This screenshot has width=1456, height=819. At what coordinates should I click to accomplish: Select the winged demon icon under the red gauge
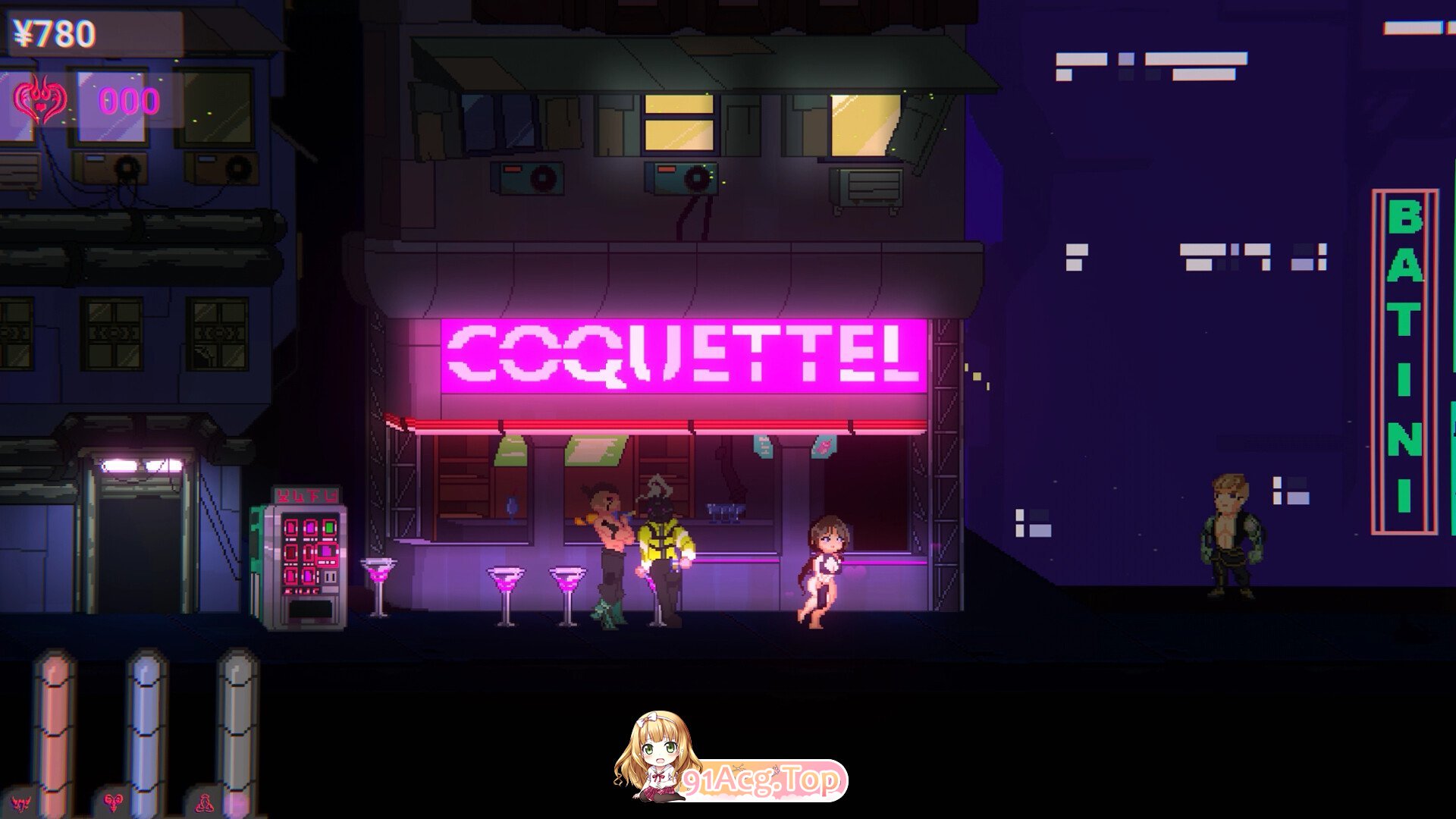[20, 803]
